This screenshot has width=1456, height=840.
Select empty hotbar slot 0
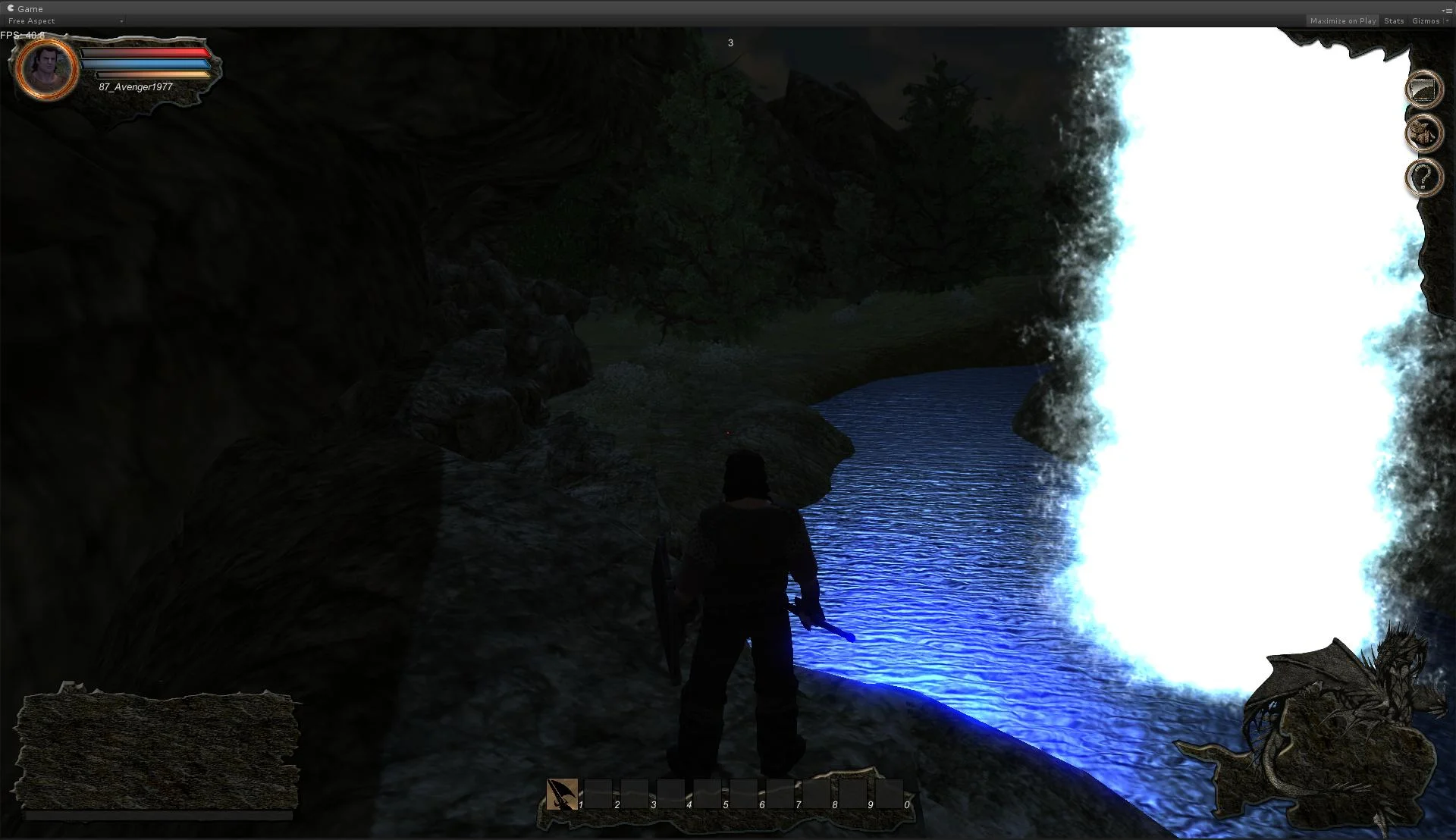(x=887, y=795)
